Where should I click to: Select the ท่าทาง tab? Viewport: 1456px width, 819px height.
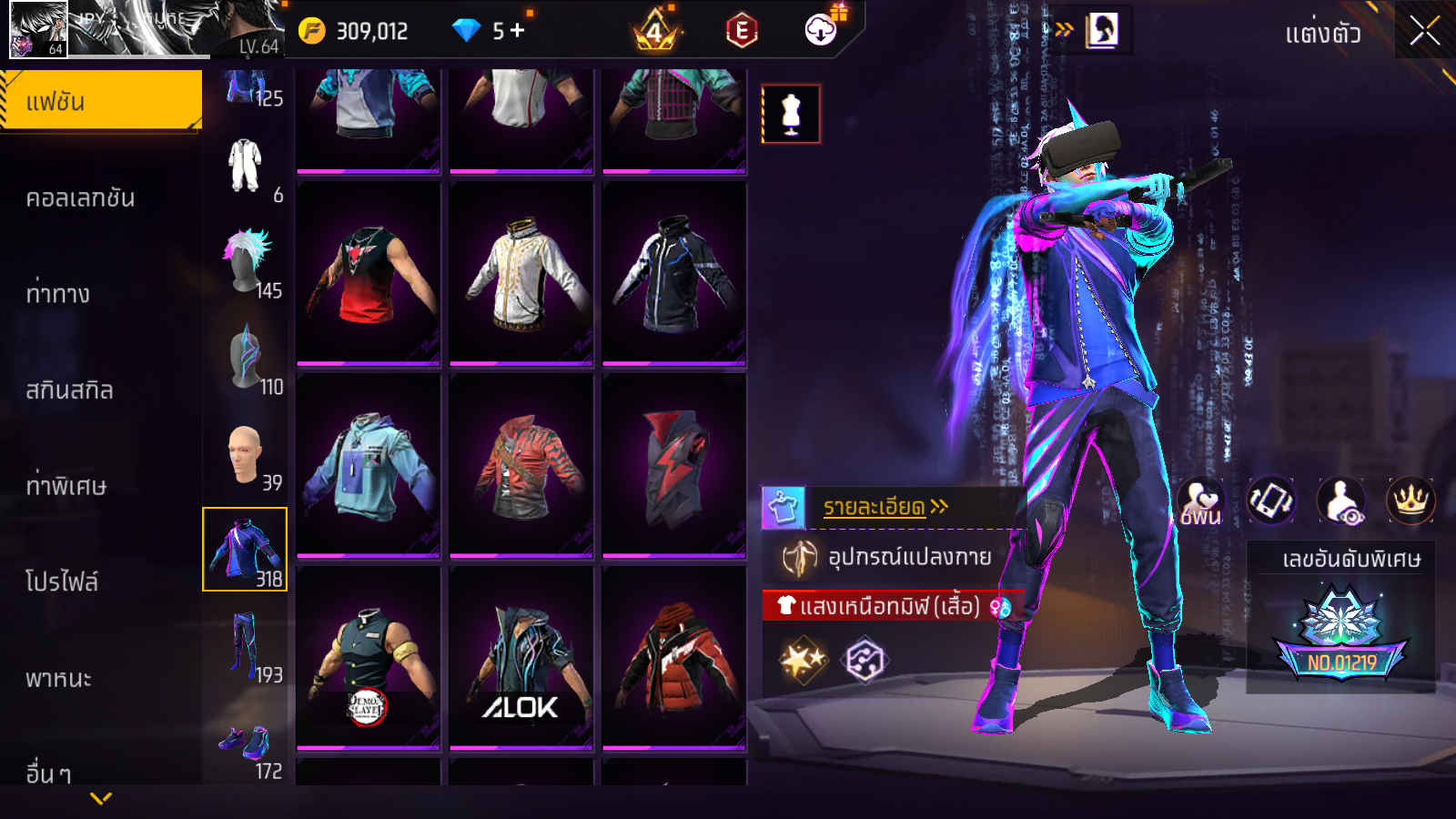58,294
